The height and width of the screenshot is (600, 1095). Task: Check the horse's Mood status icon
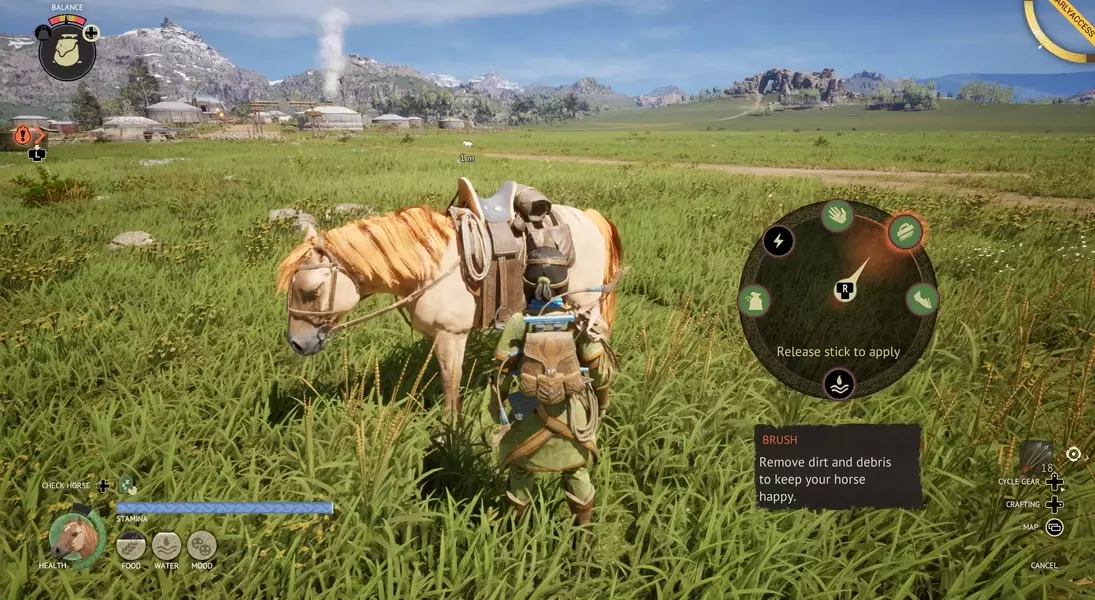point(201,546)
